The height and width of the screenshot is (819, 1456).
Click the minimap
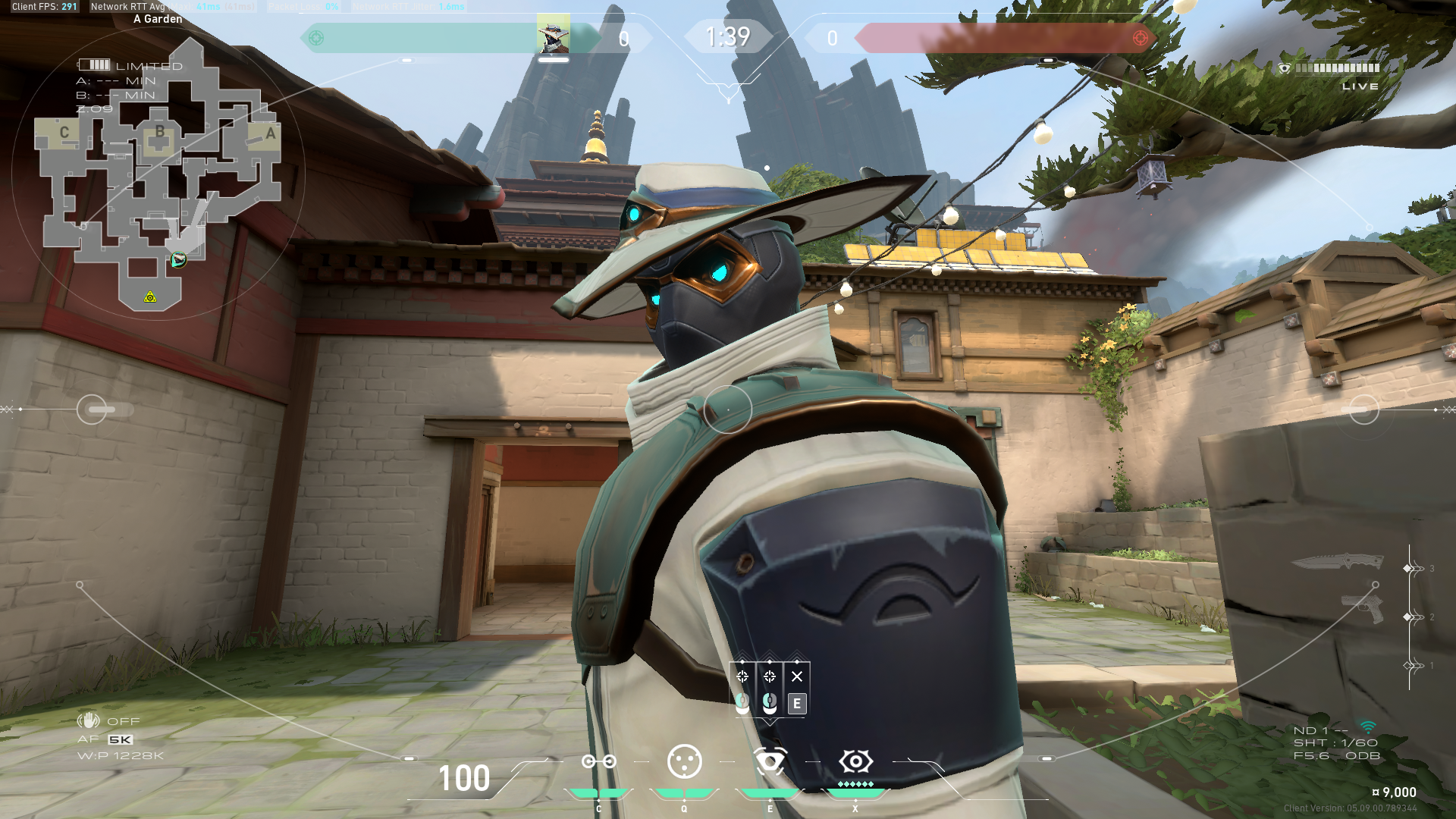pos(159,174)
